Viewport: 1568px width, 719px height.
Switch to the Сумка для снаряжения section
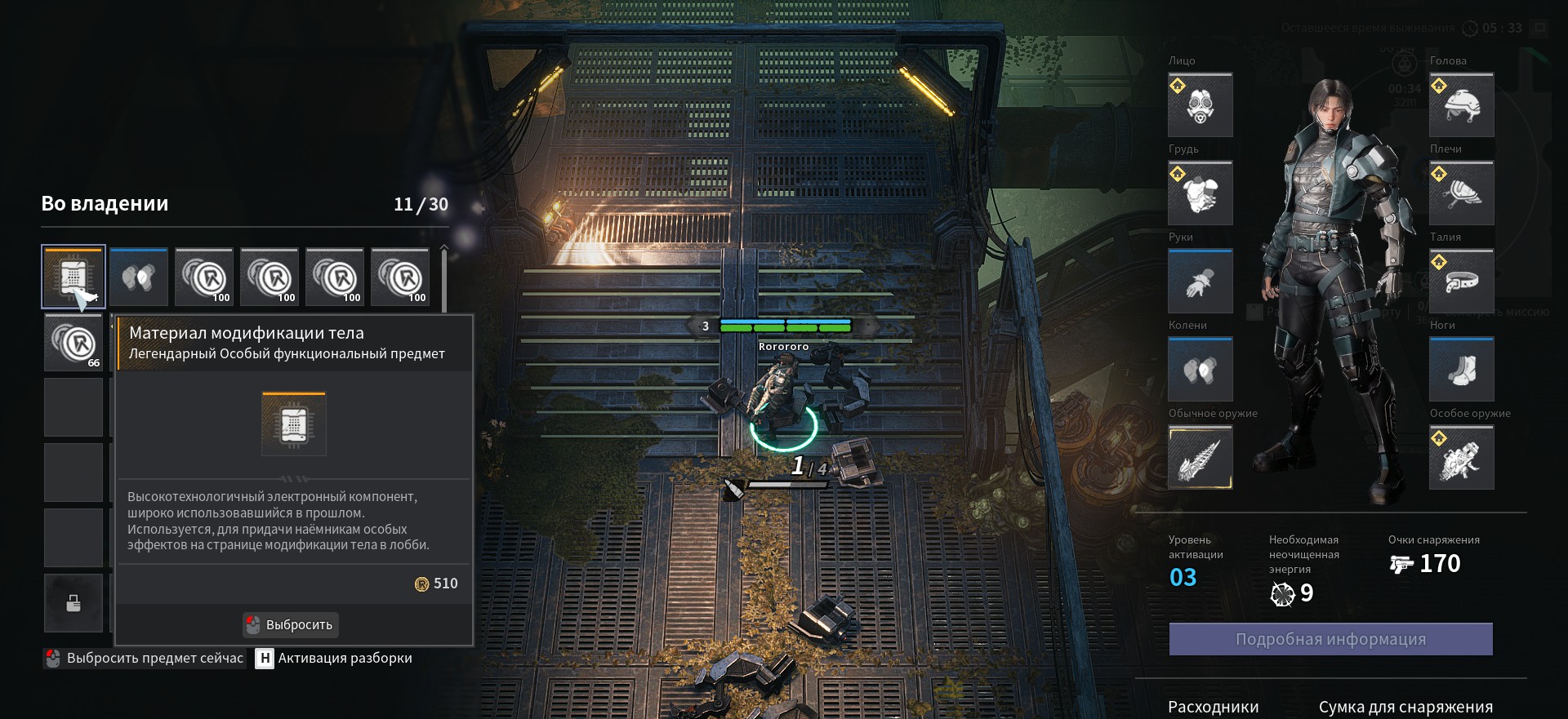point(1405,707)
